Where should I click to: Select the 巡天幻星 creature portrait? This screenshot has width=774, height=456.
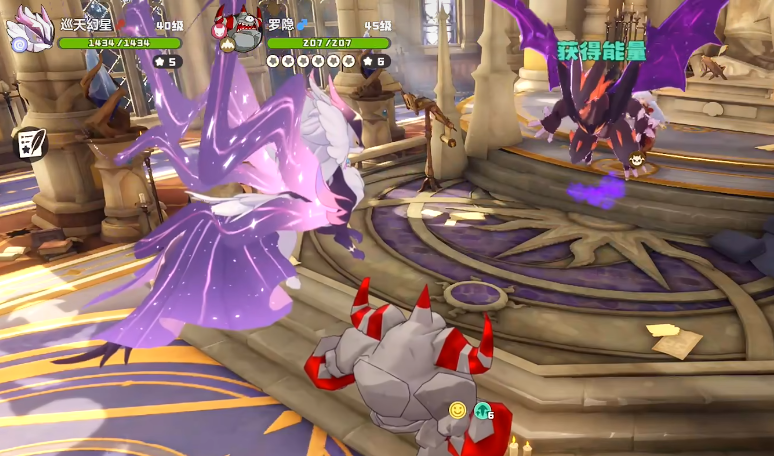31,28
